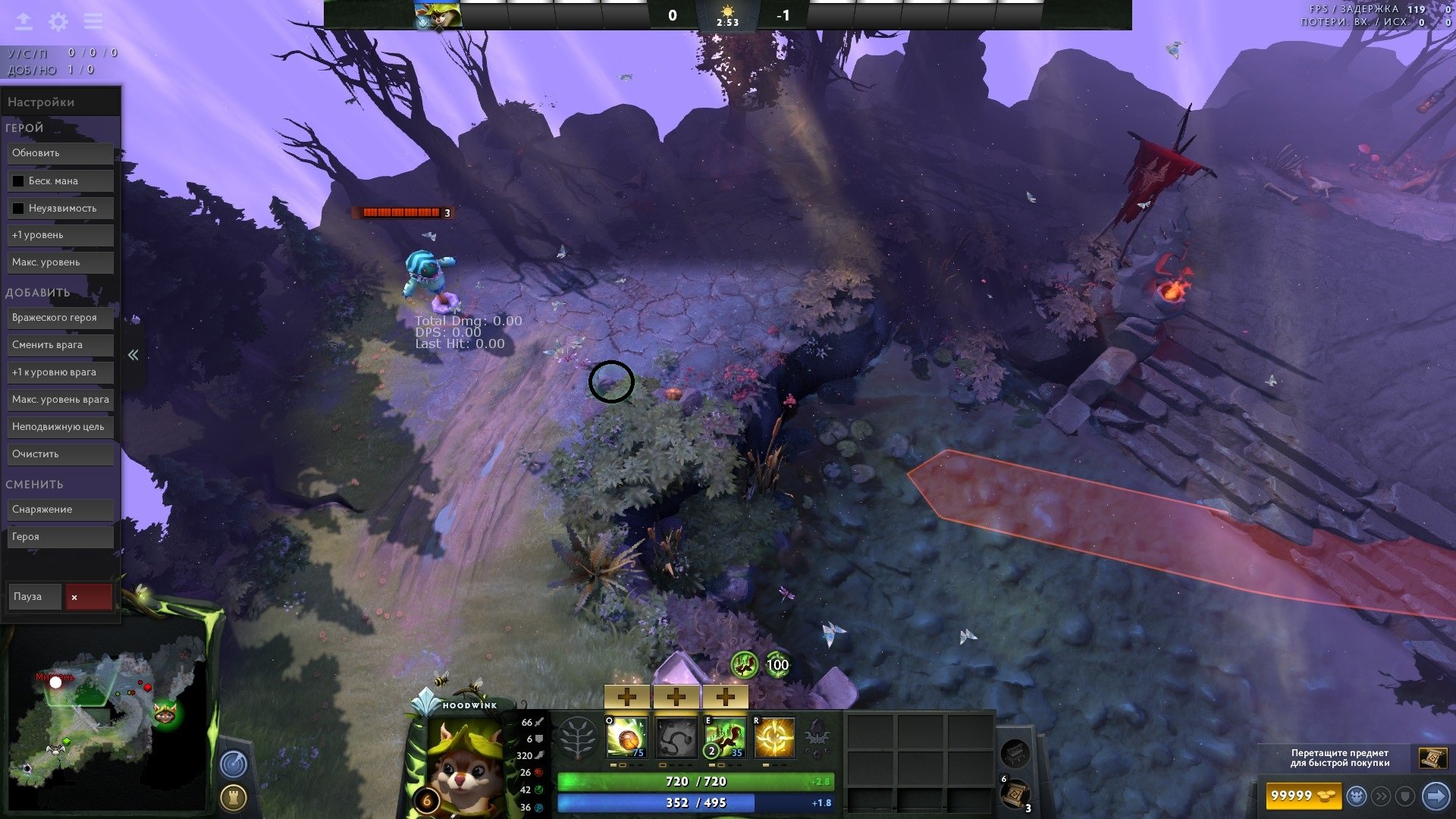Add a level with +1 уровень
Viewport: 1456px width, 819px height.
coord(61,235)
